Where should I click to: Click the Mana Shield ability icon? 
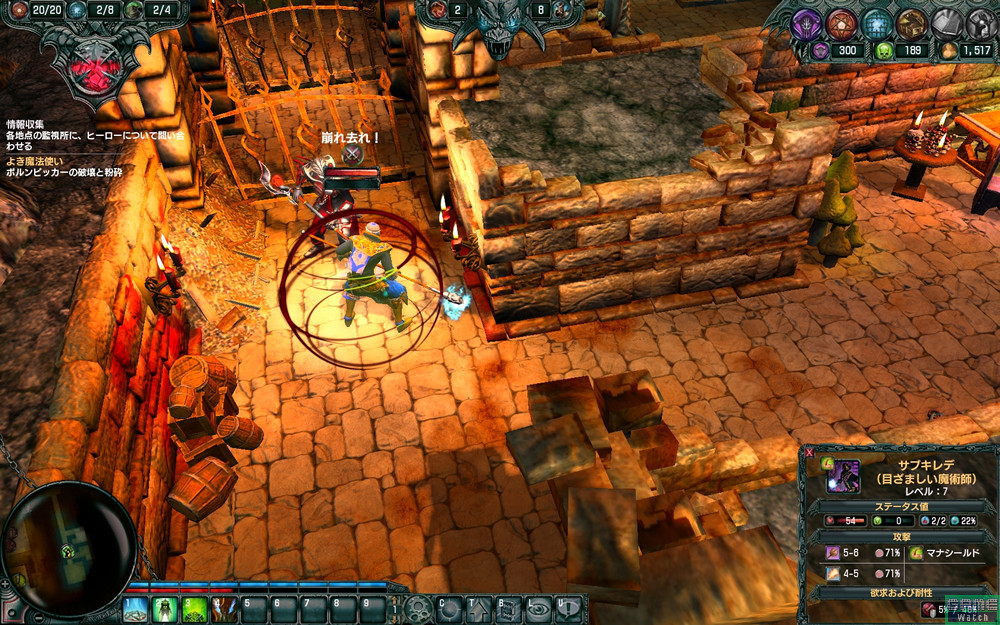tap(916, 553)
